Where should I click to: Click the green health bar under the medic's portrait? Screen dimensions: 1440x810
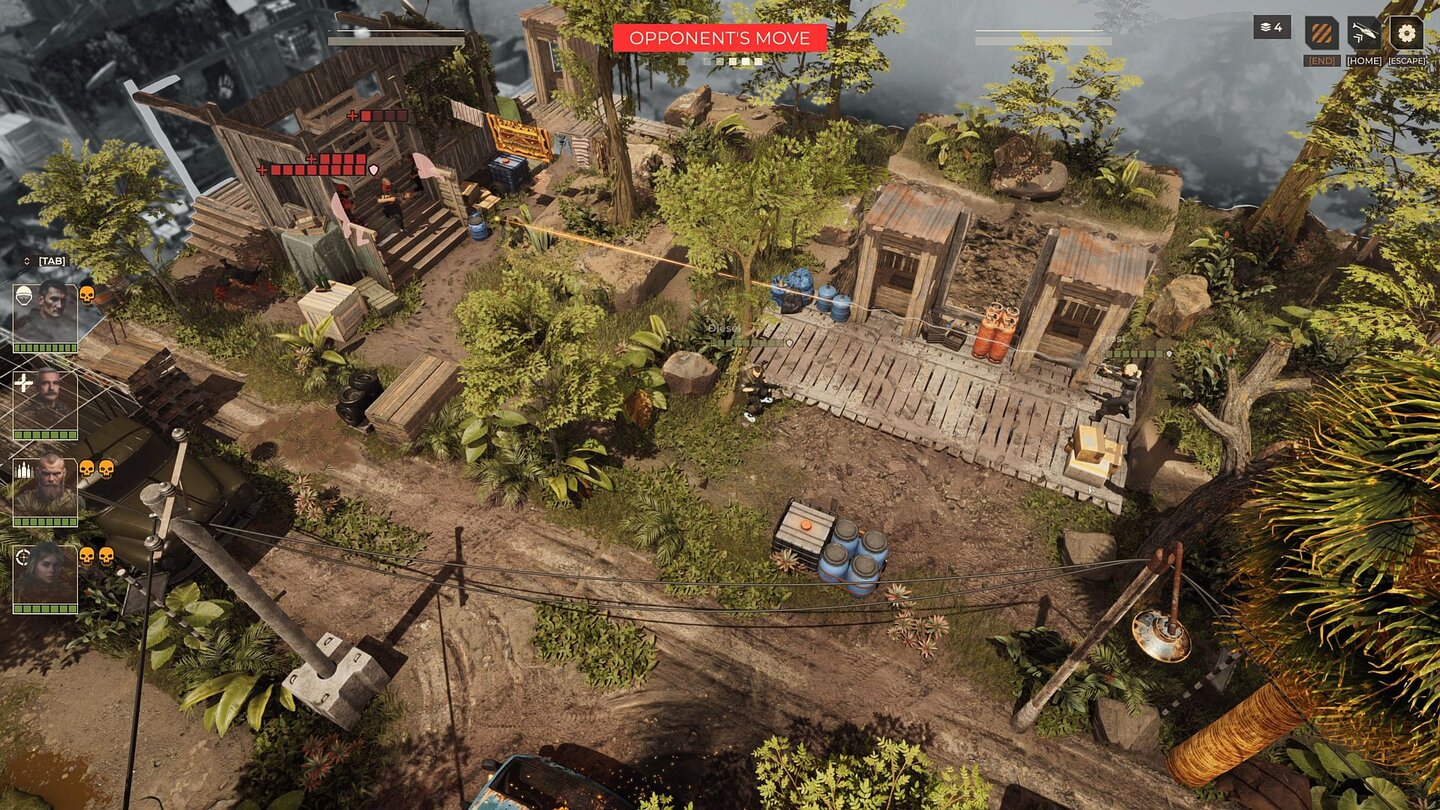pos(44,433)
